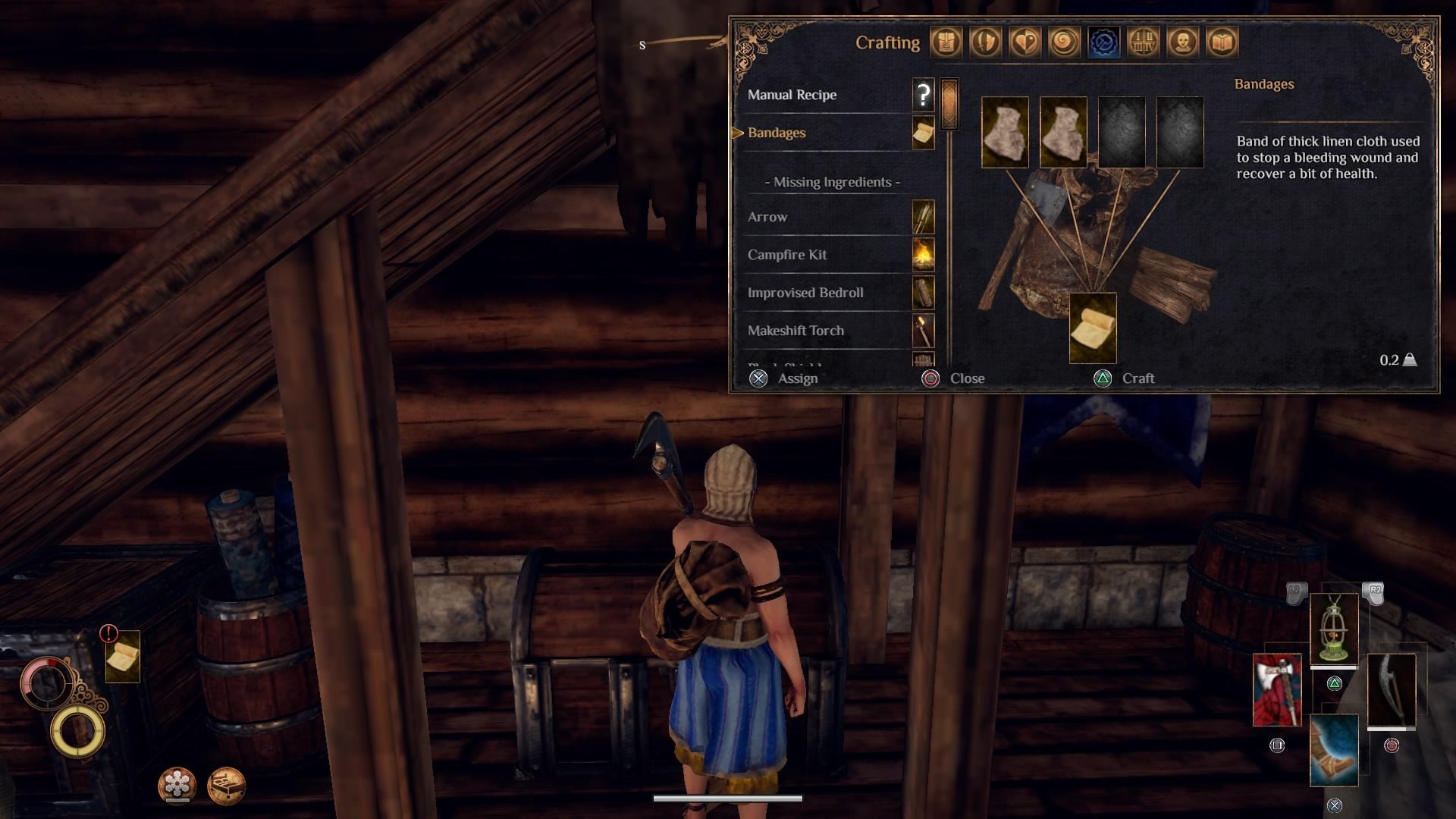The image size is (1456, 819).
Task: Open the Makeshift Torch recipe entry
Action: [x=795, y=331]
